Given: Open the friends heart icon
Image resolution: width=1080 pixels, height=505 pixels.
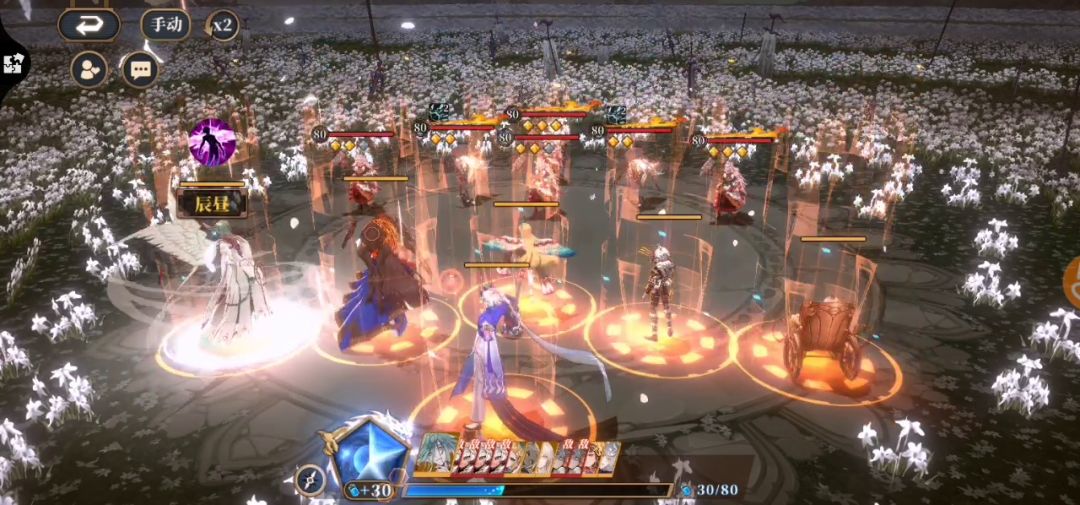Looking at the screenshot, I should 89,69.
